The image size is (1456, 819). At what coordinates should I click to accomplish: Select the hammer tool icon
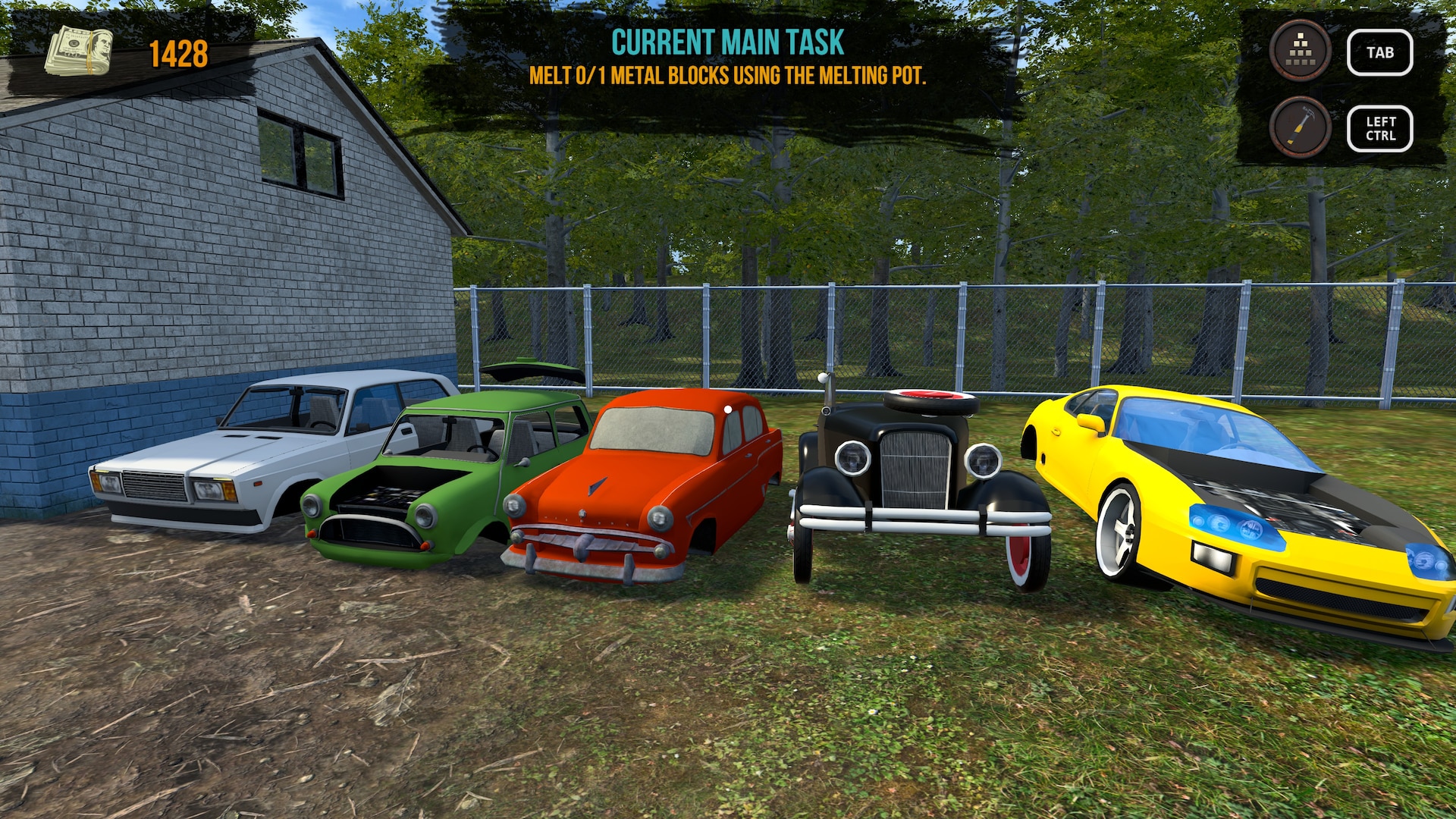click(x=1300, y=127)
